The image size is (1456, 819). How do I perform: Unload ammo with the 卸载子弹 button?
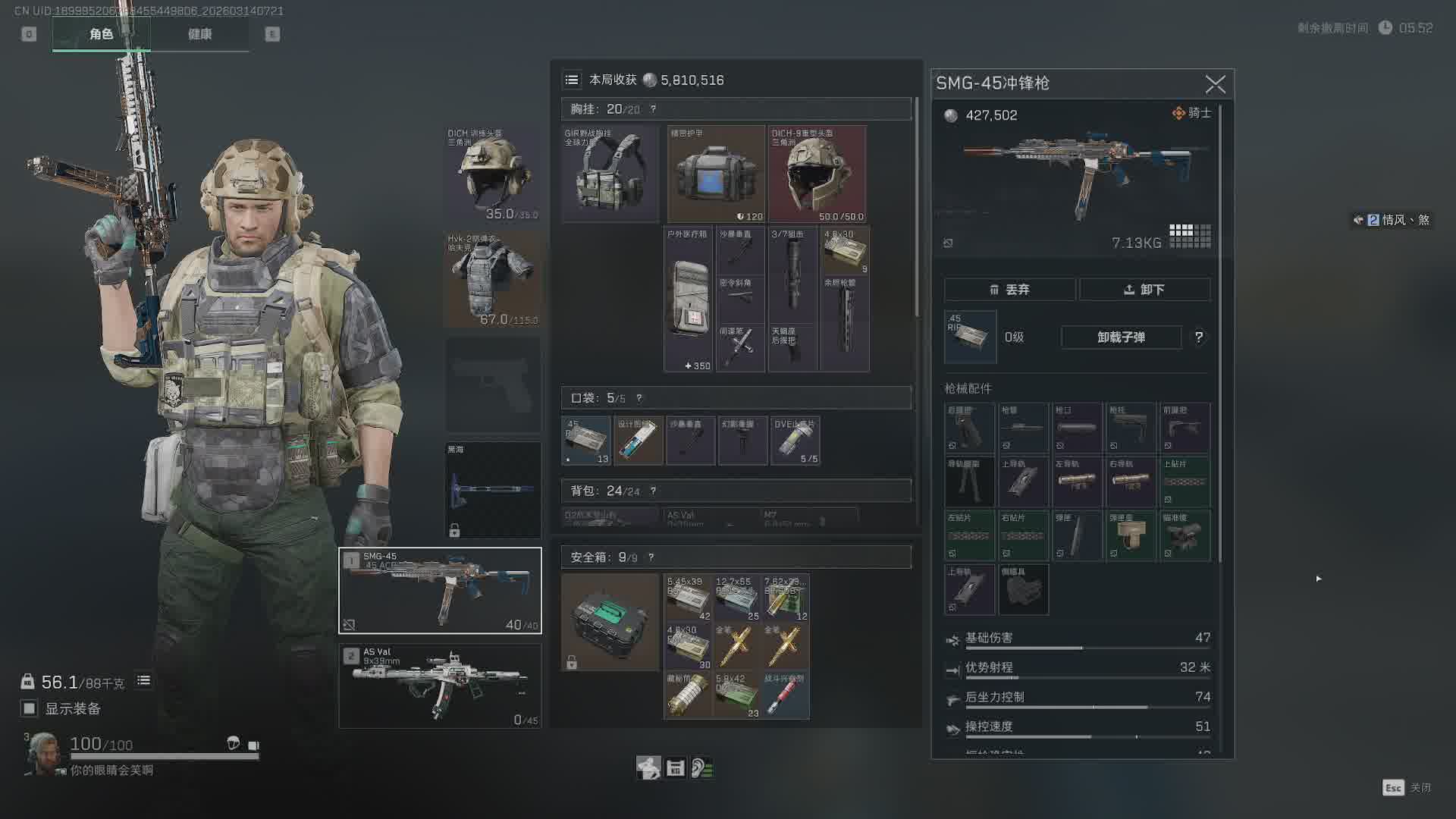1121,337
